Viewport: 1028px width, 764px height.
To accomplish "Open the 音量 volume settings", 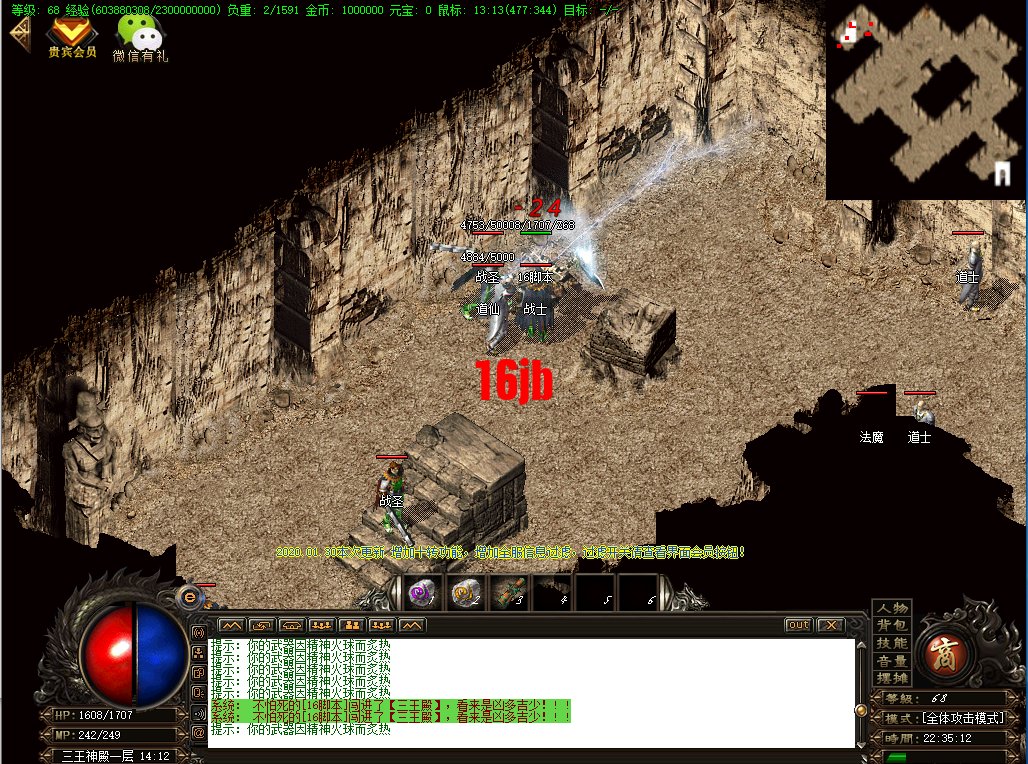I will (x=892, y=662).
